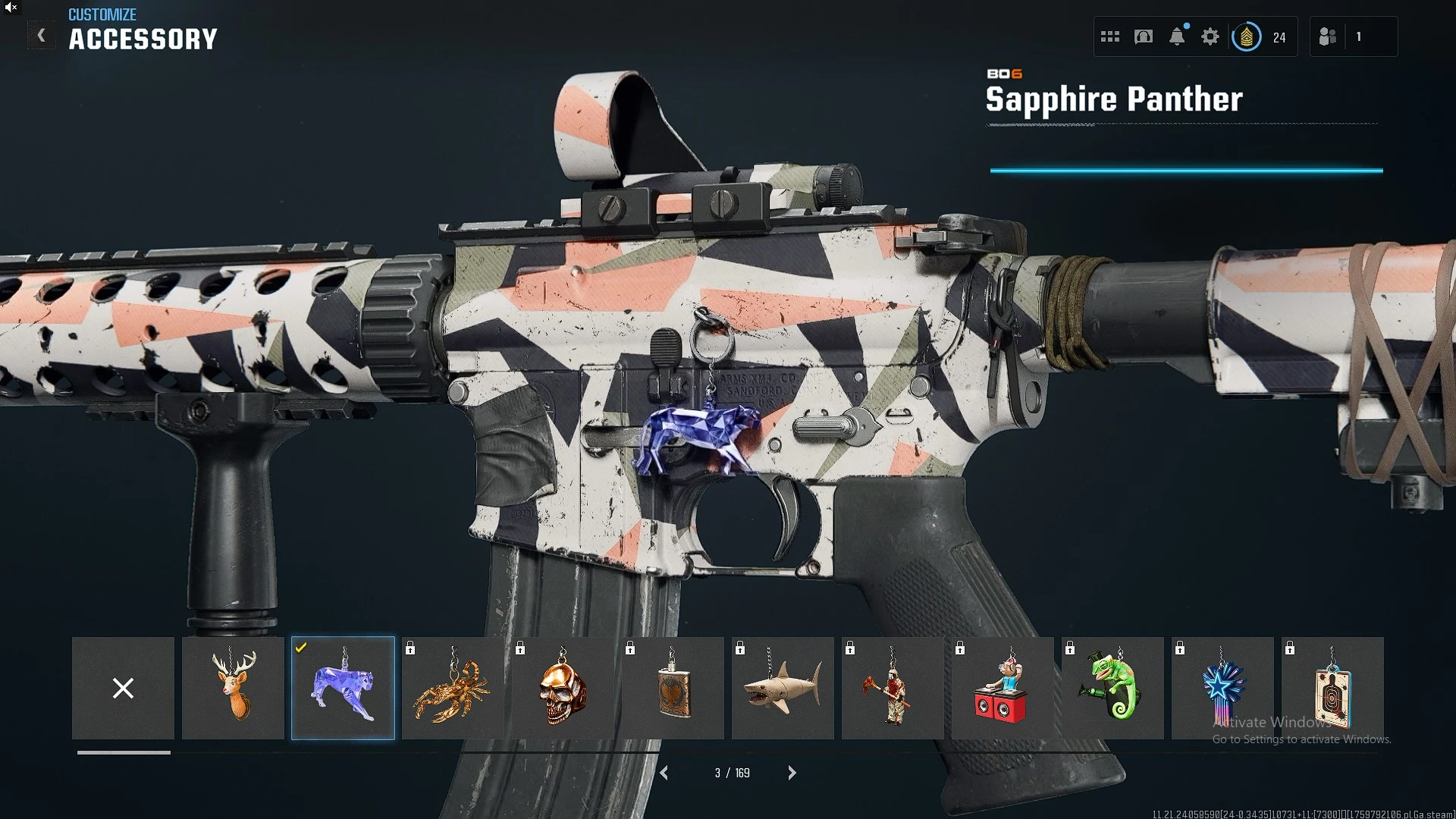Choose the DJ monkey charm
This screenshot has height=819, width=1456.
(1003, 688)
